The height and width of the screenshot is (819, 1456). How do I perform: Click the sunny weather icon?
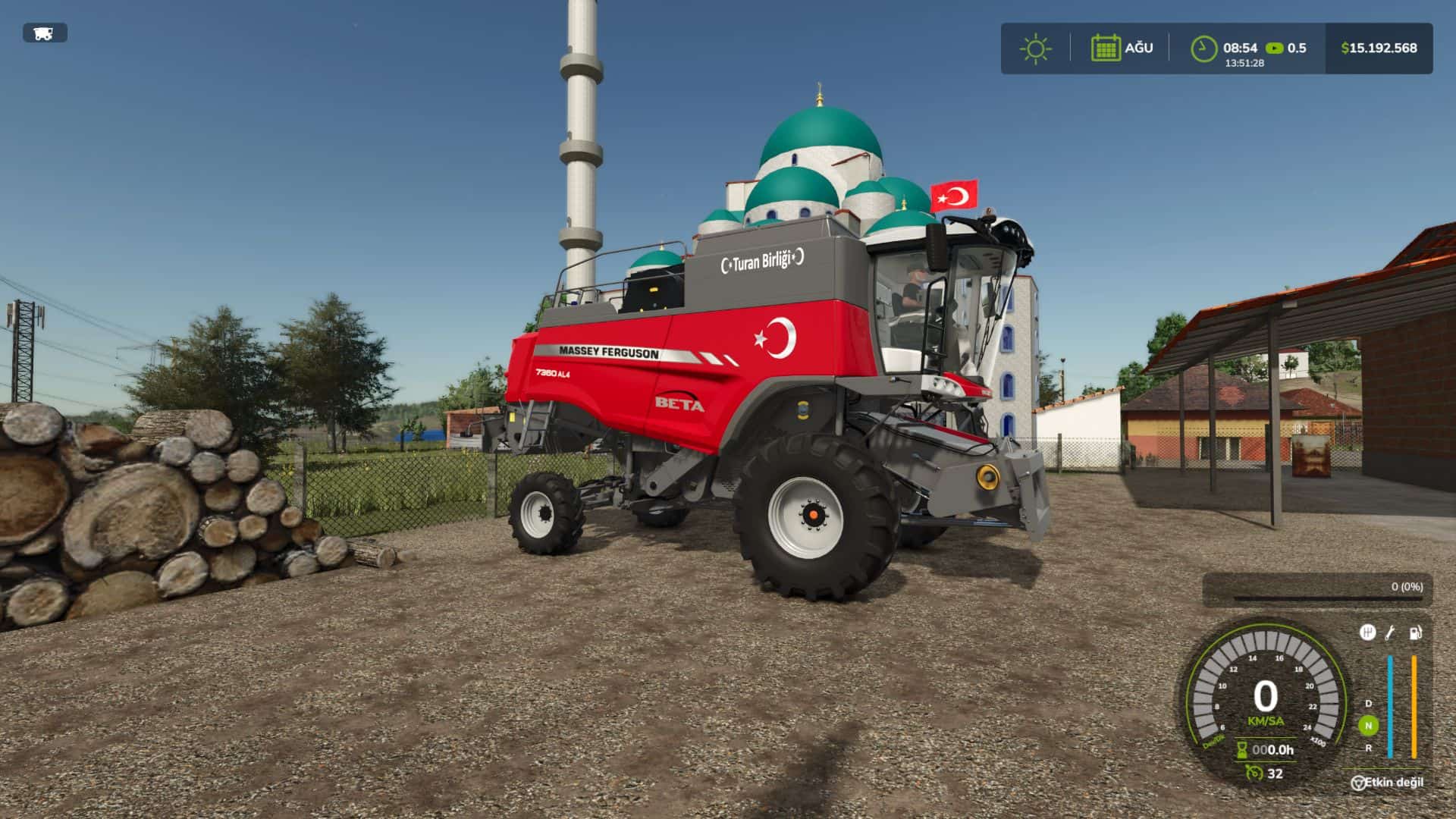coord(1035,49)
